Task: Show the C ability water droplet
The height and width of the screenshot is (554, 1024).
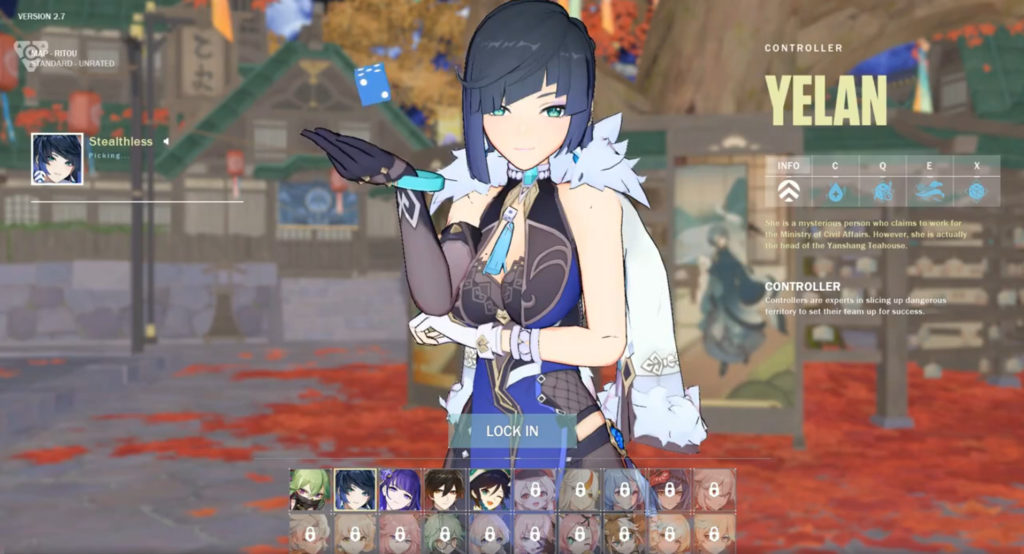Action: pyautogui.click(x=835, y=190)
